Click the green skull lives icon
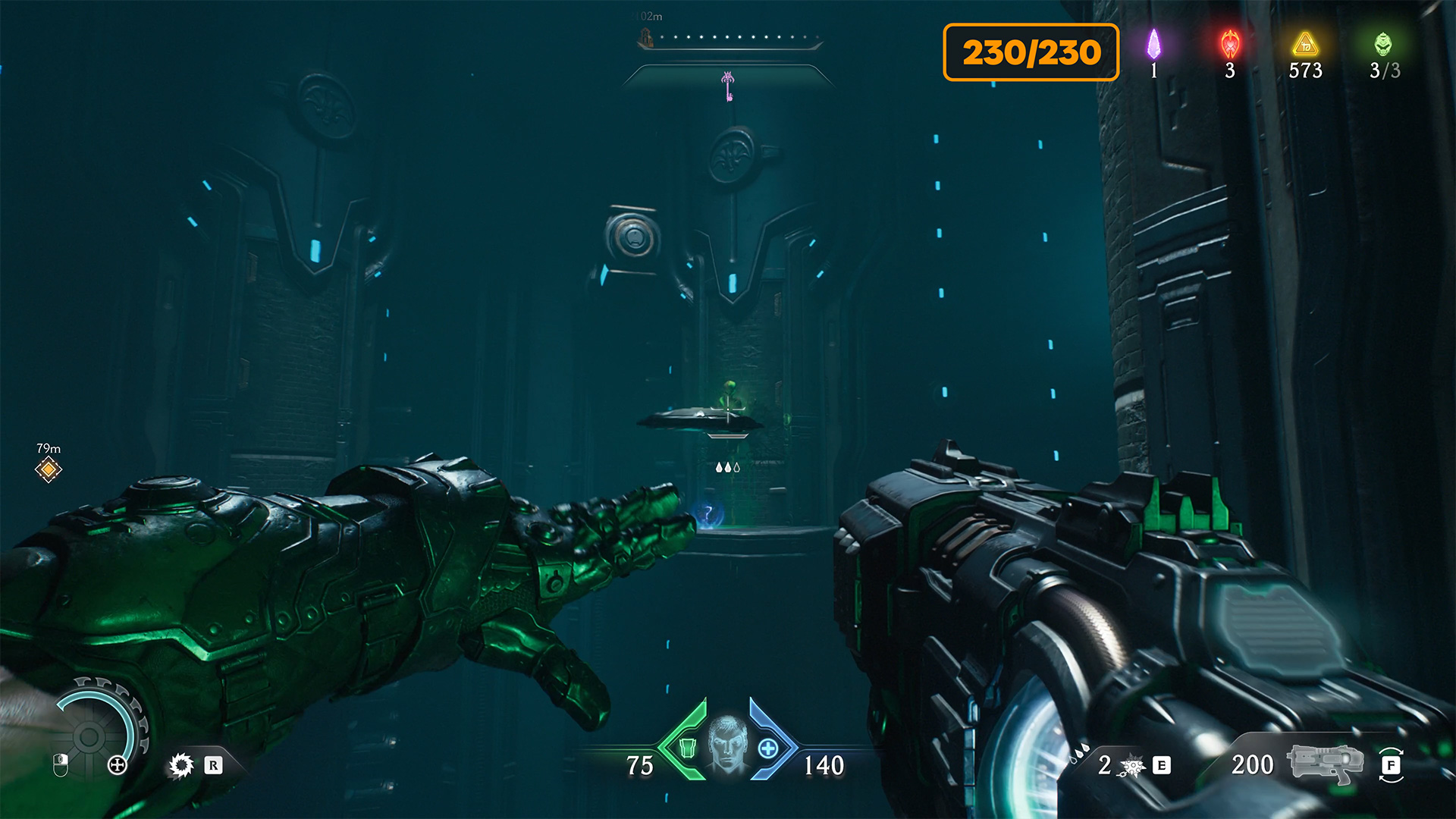The height and width of the screenshot is (819, 1456). (x=1383, y=44)
